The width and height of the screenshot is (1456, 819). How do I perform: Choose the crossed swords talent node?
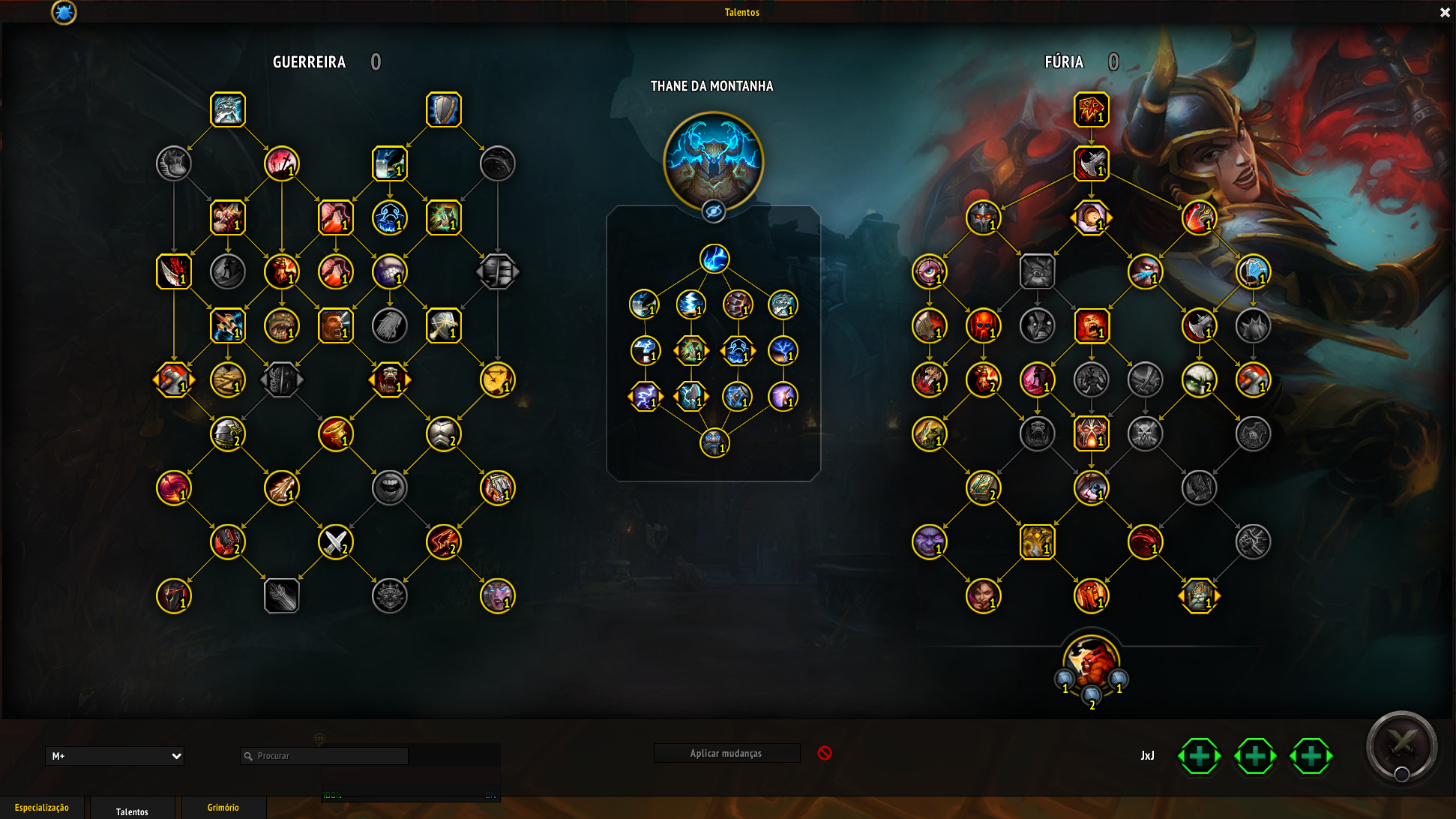click(x=335, y=541)
